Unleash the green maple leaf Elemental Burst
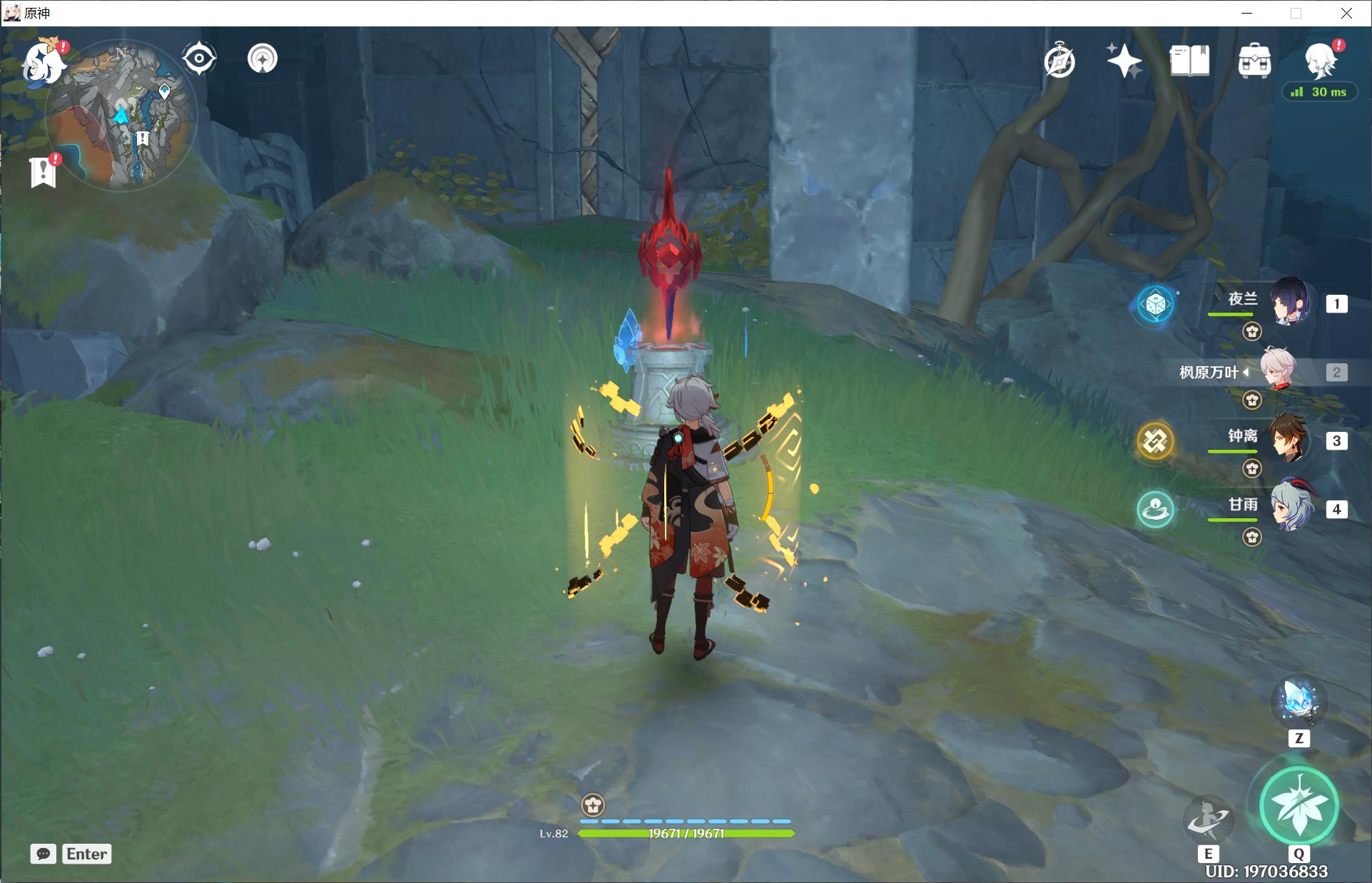 tap(1299, 806)
